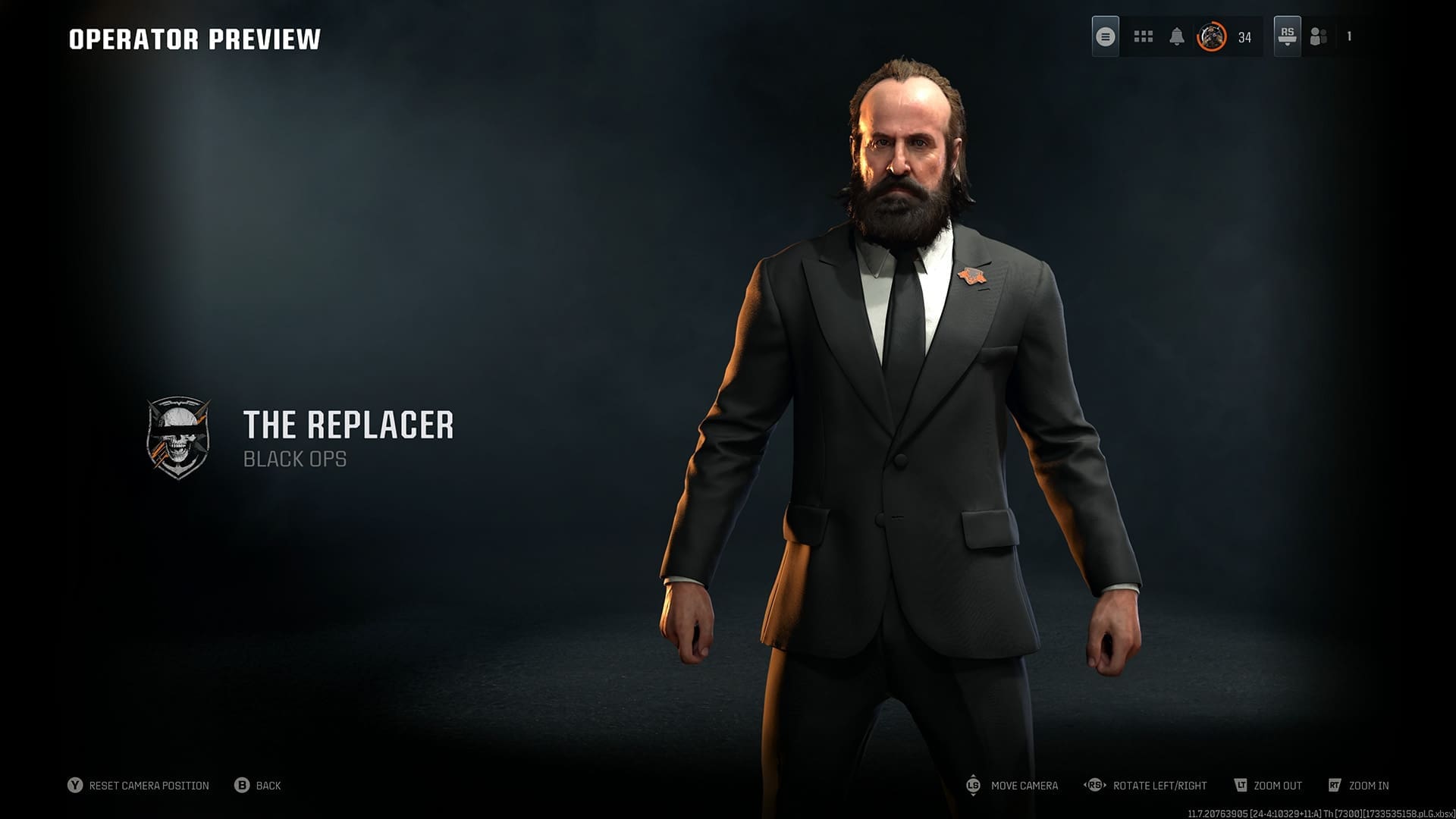Click the OPERATOR PREVIEW header
This screenshot has width=1456, height=819.
click(196, 38)
